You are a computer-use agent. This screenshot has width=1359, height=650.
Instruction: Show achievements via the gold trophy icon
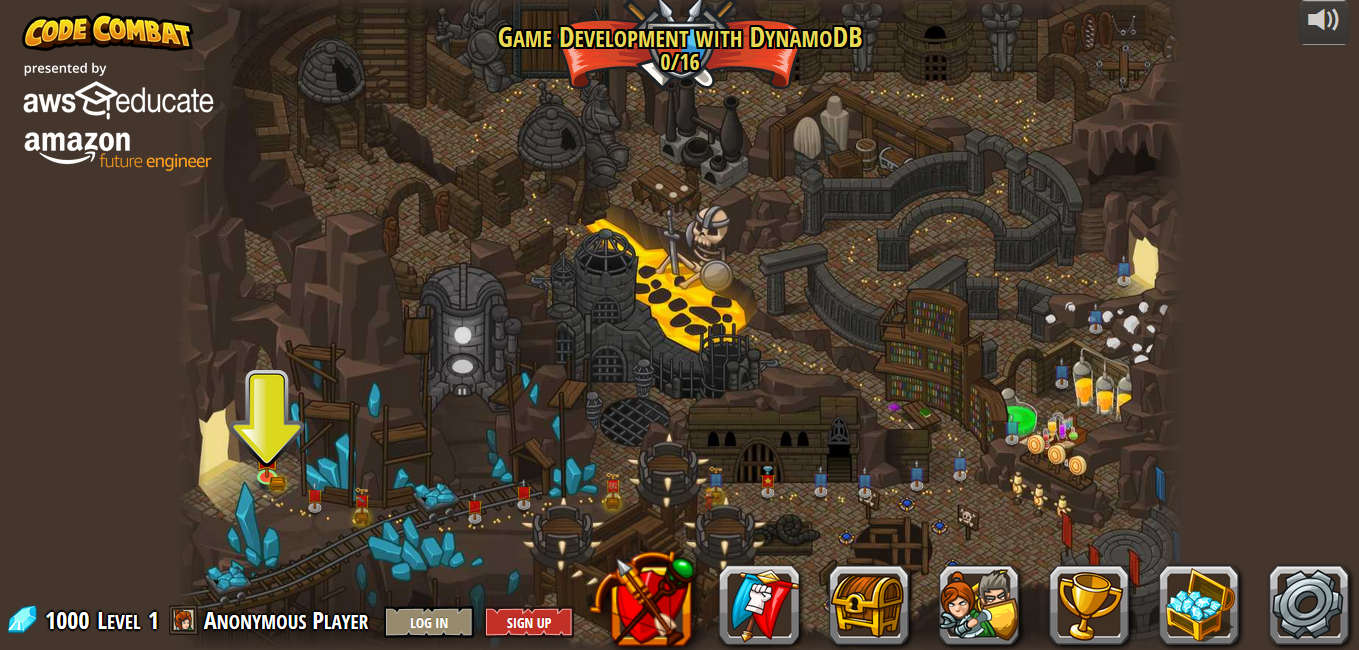1088,605
